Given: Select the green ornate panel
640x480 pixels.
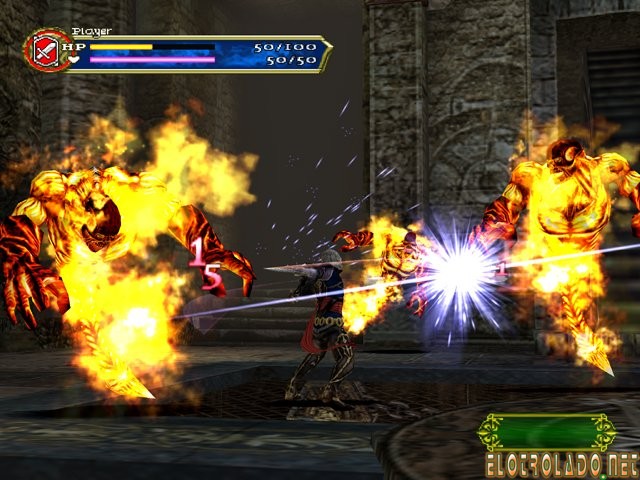Looking at the screenshot, I should 546,432.
